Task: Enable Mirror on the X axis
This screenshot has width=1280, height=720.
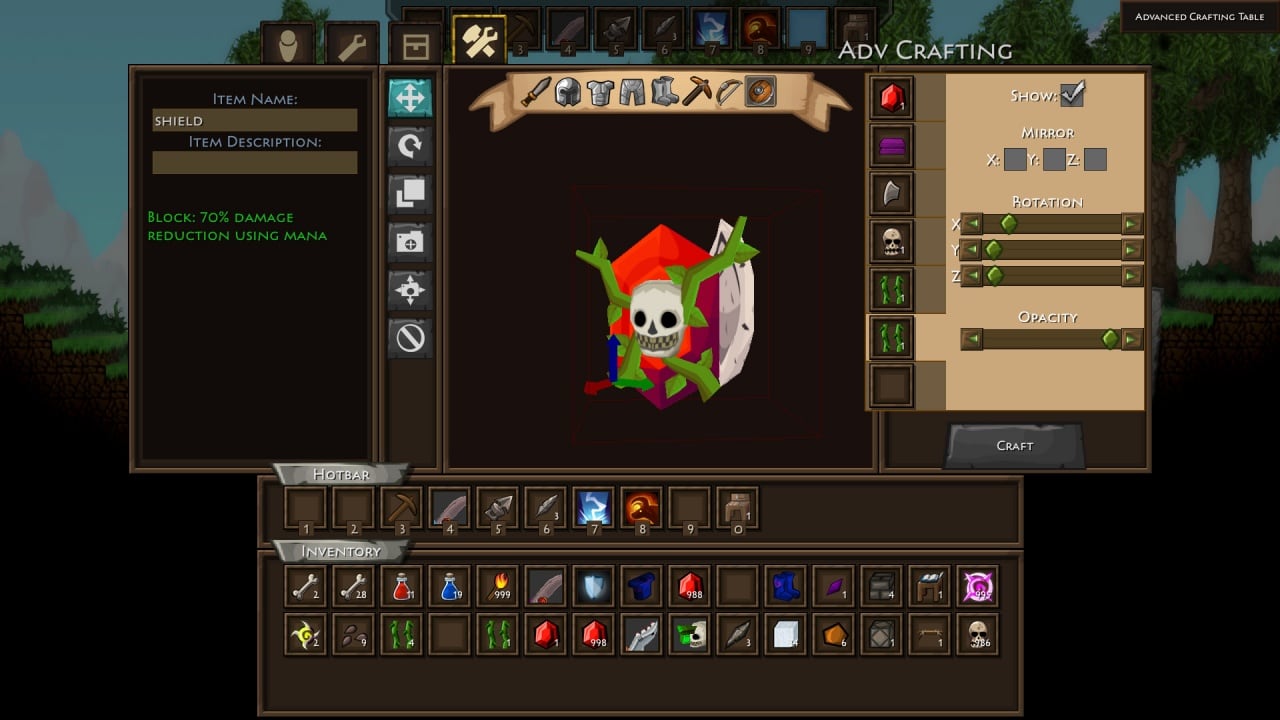Action: click(x=1015, y=159)
